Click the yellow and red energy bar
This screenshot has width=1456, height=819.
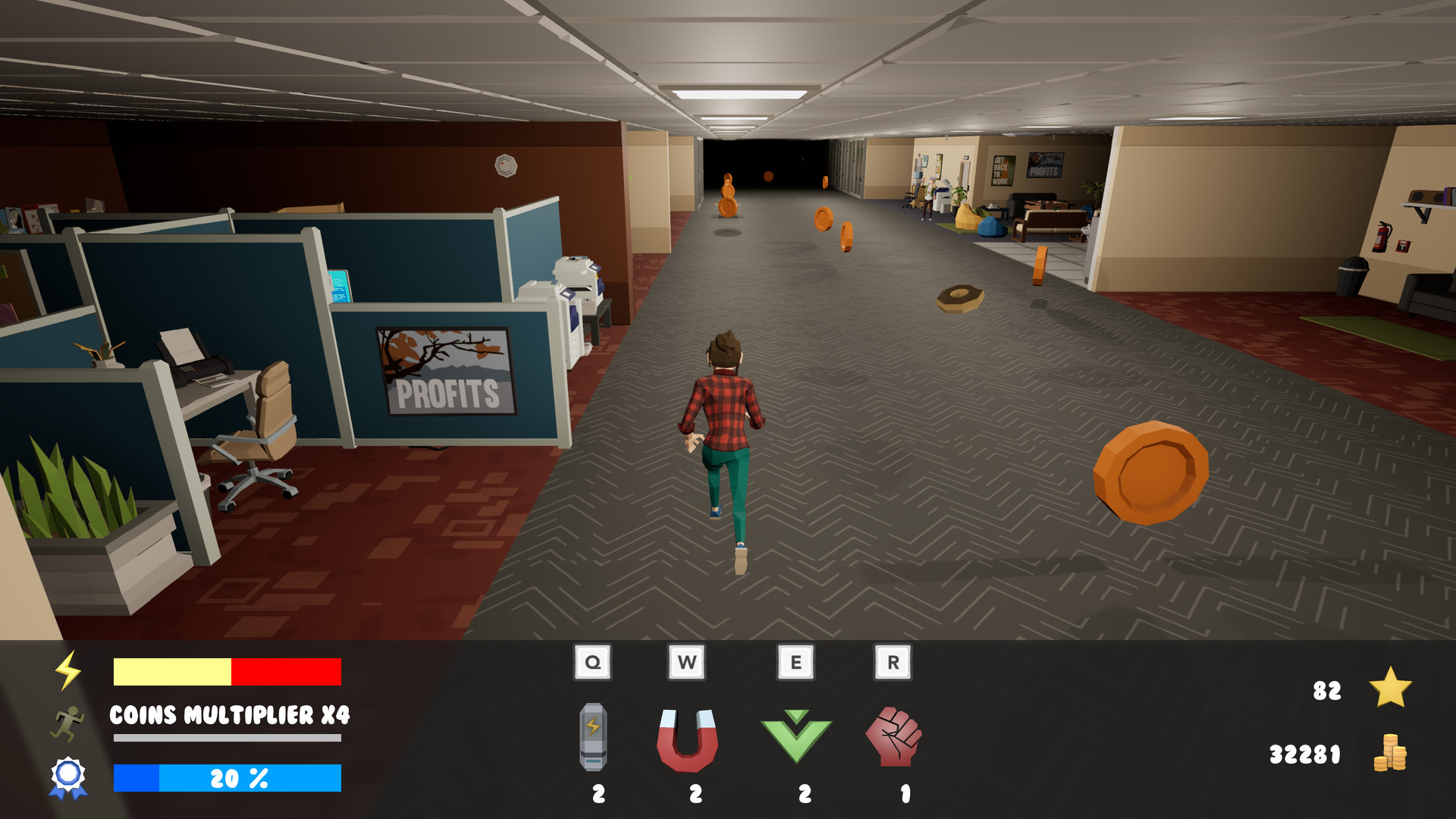227,670
